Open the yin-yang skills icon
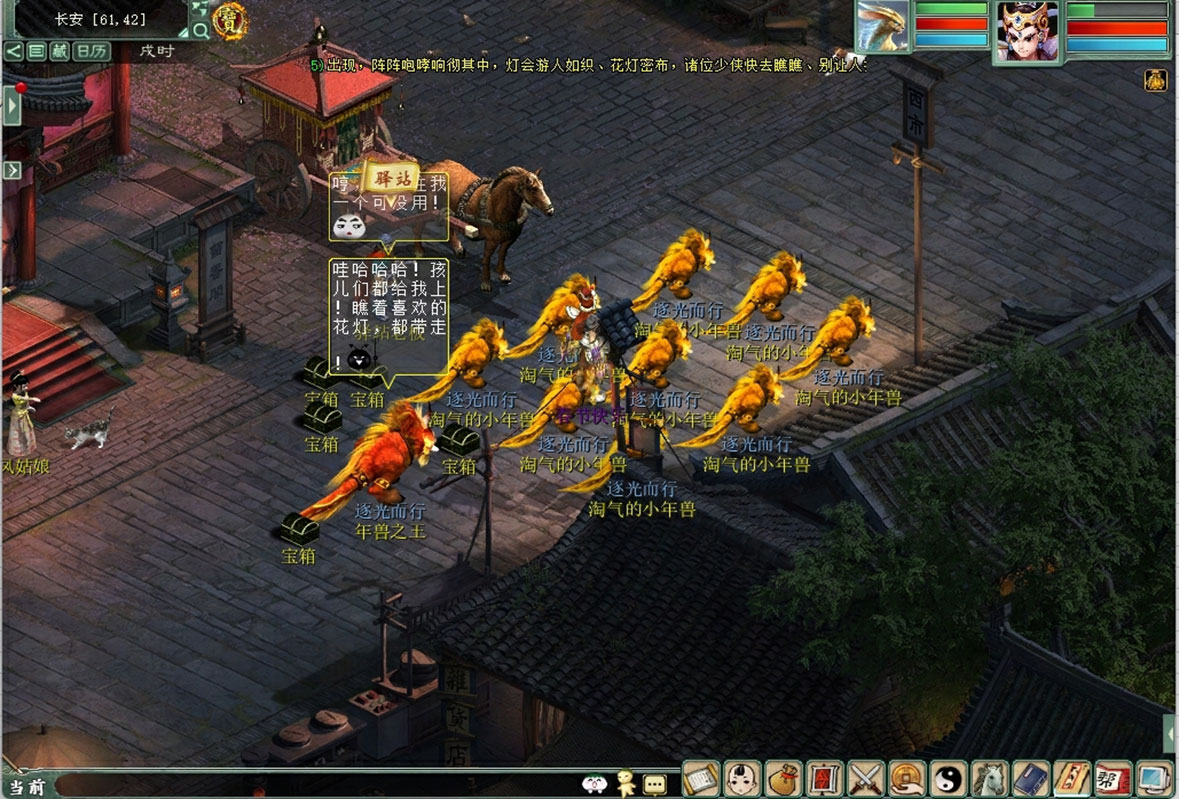Viewport: 1179px width, 799px height. 947,778
